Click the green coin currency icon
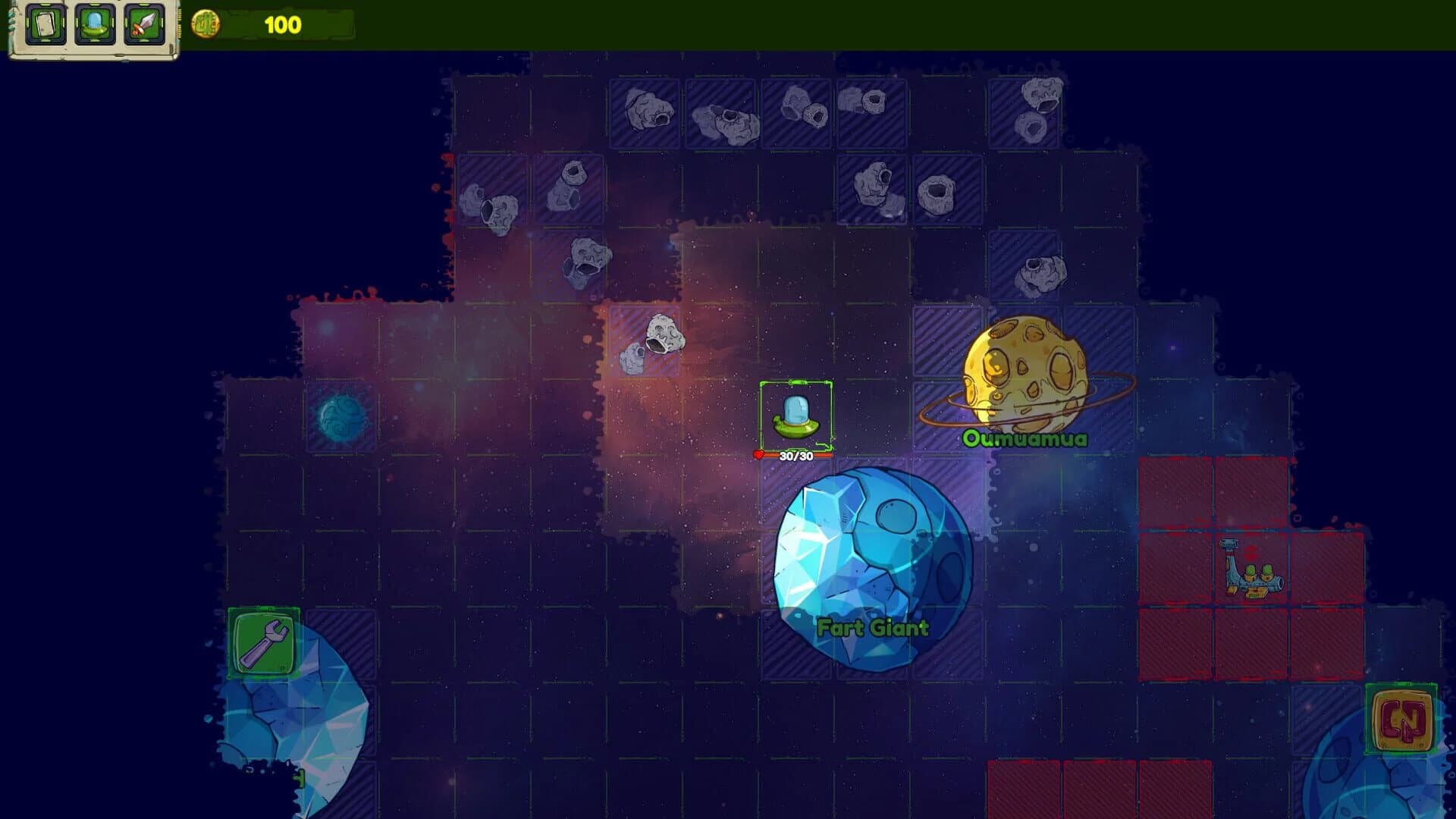The width and height of the screenshot is (1456, 819). coord(205,22)
